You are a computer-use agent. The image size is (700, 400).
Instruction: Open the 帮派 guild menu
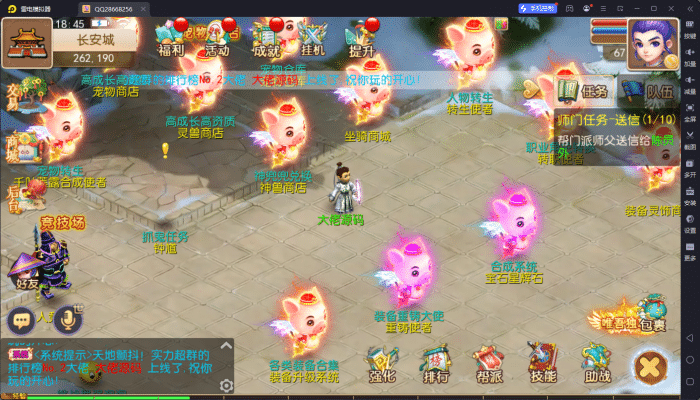pos(489,365)
